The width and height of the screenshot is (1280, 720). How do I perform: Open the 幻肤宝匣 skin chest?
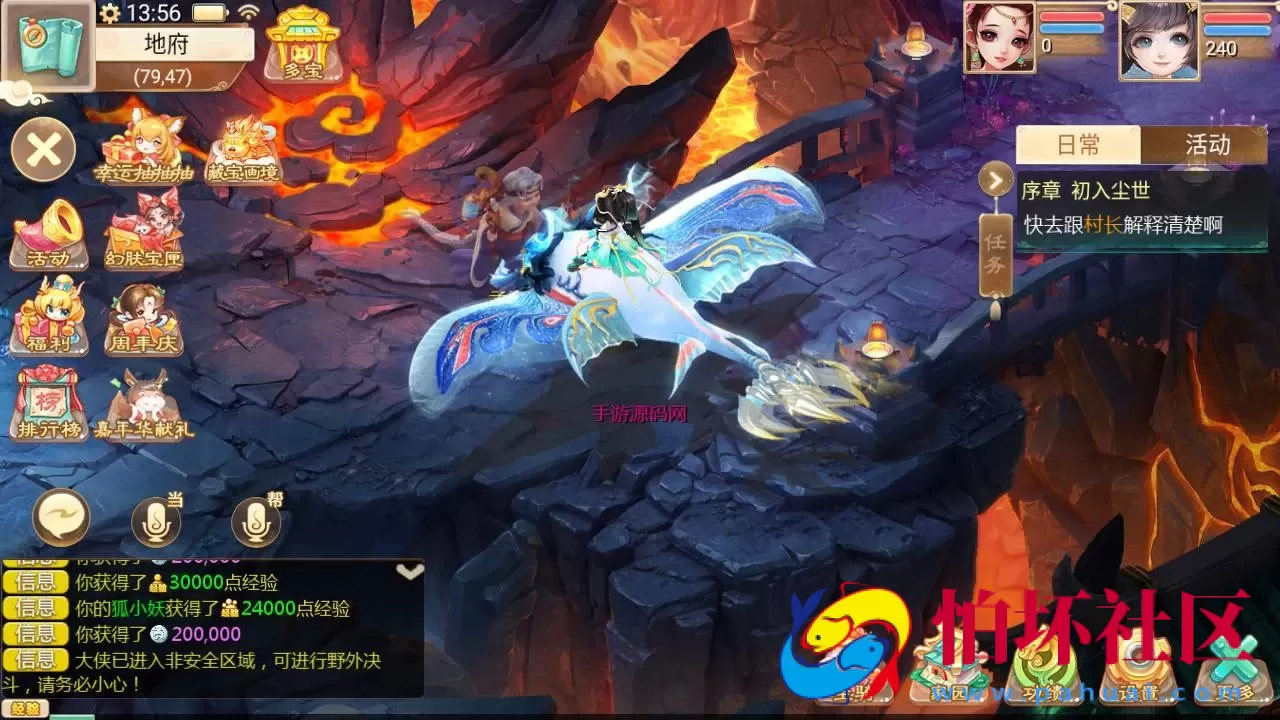144,232
